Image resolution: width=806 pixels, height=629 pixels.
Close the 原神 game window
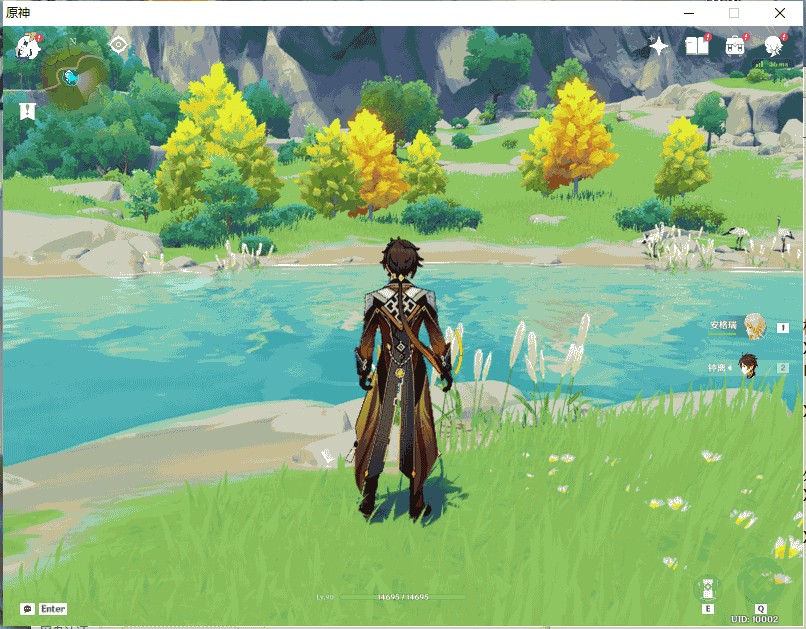[x=780, y=13]
